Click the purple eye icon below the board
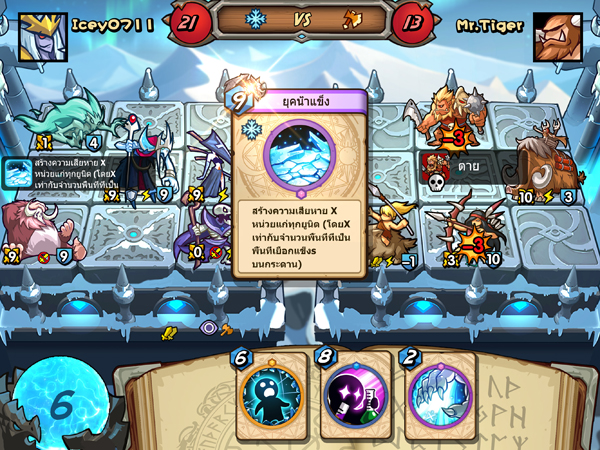The width and height of the screenshot is (600, 450). [208, 327]
